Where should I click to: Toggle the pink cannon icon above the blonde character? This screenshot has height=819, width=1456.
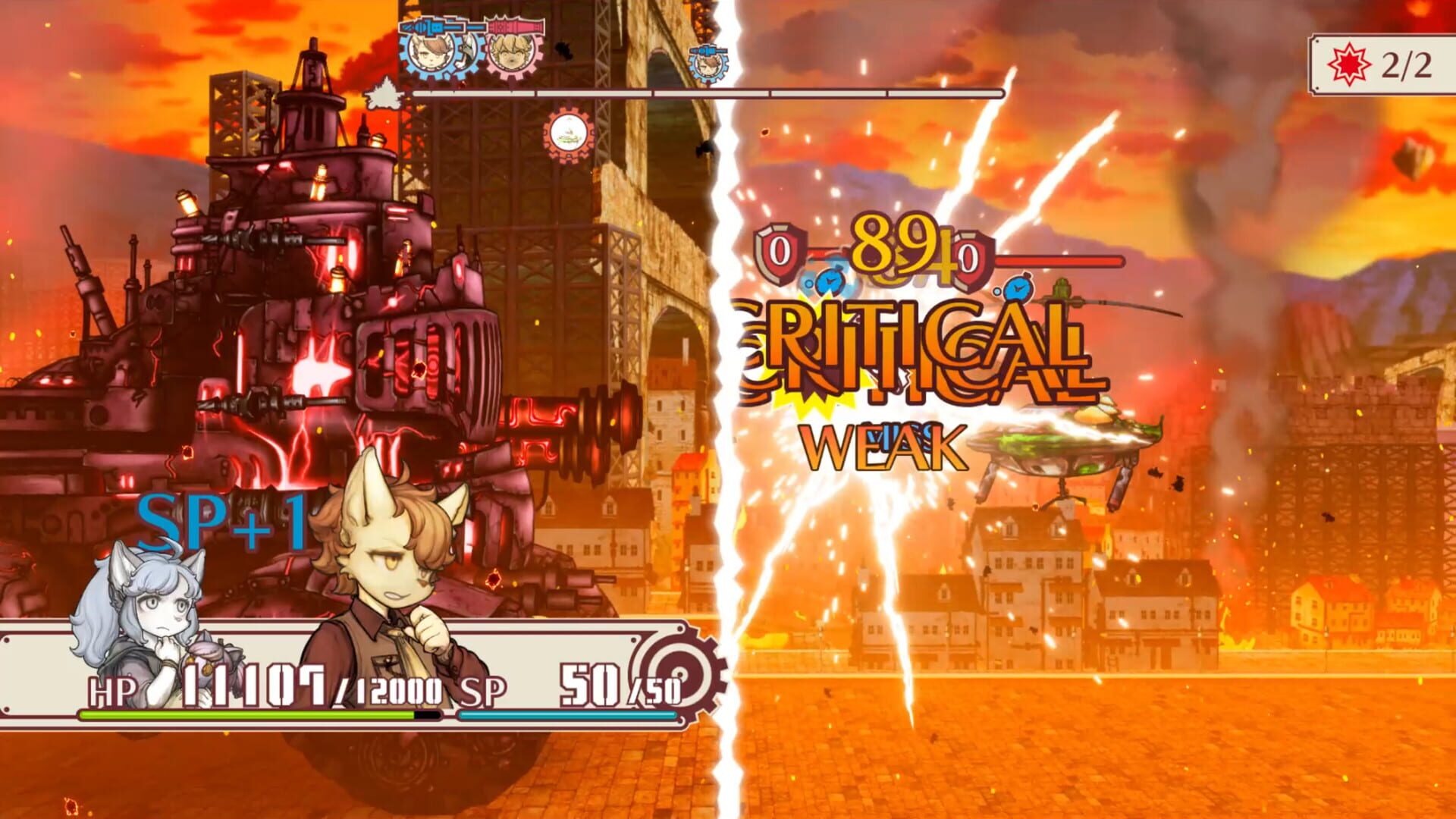coord(514,25)
